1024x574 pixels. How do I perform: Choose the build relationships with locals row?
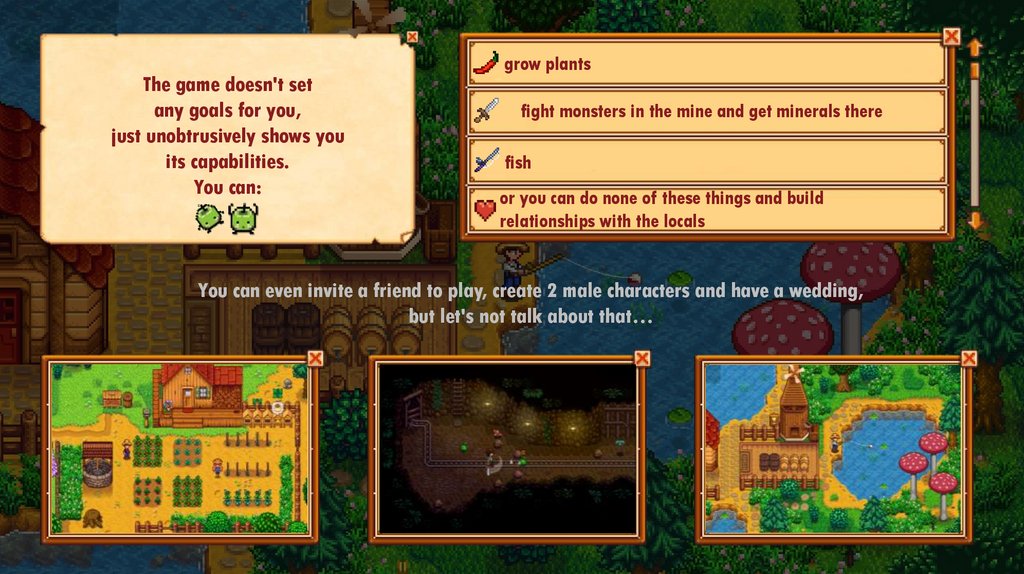click(x=707, y=209)
